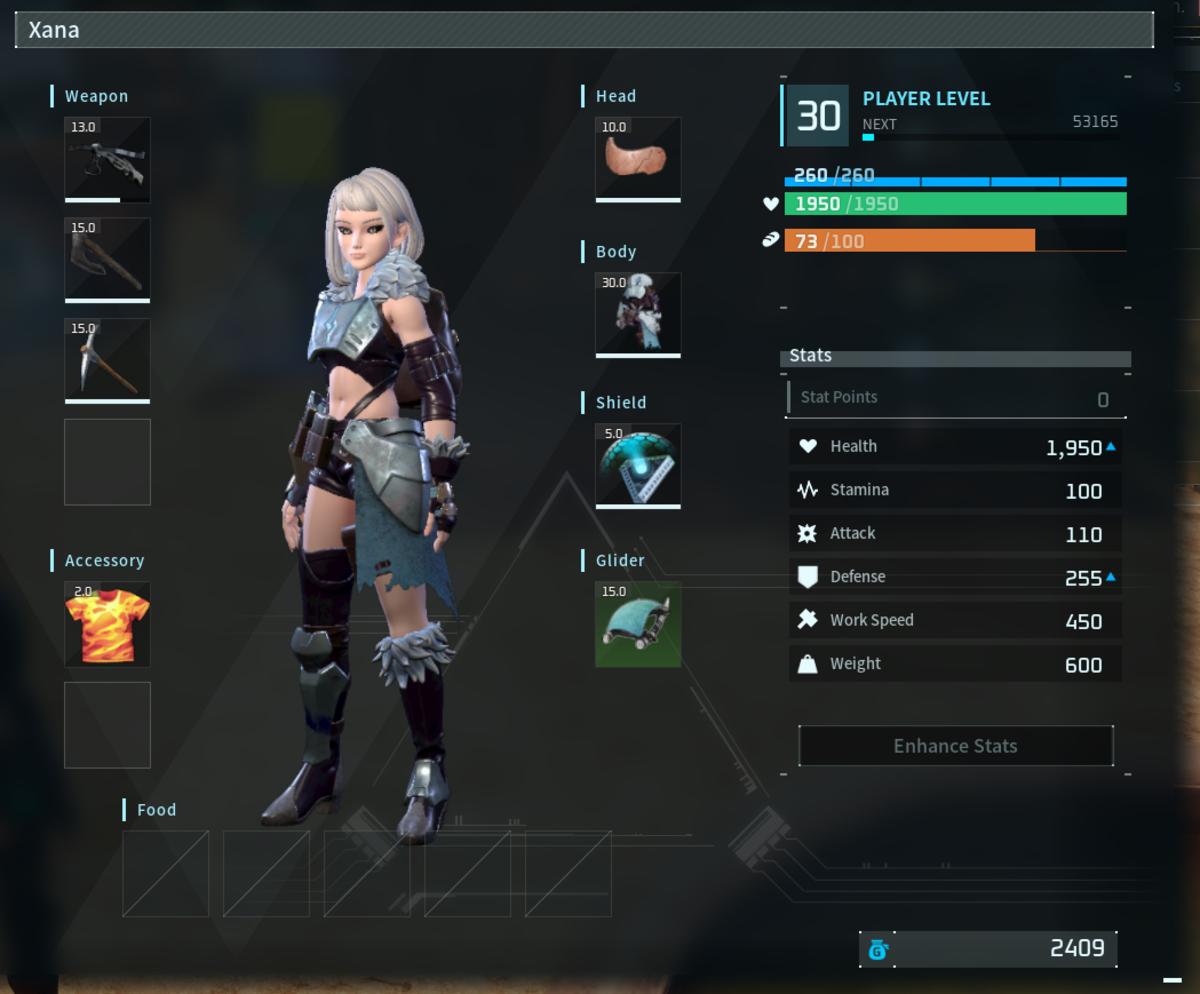Pick the Defense stat row
The image size is (1200, 994).
pyautogui.click(x=955, y=577)
